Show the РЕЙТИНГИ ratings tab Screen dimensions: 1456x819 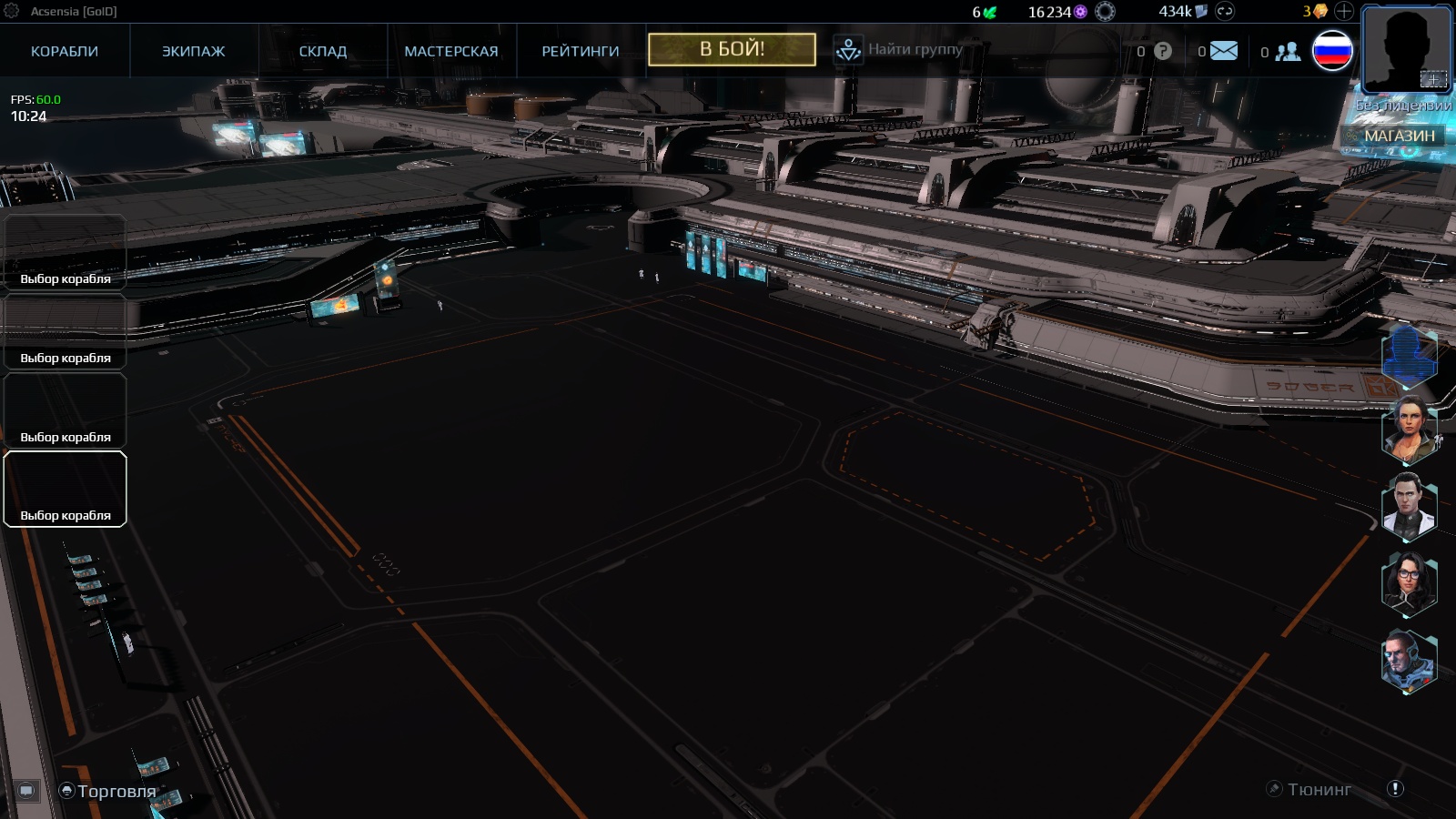coord(581,51)
